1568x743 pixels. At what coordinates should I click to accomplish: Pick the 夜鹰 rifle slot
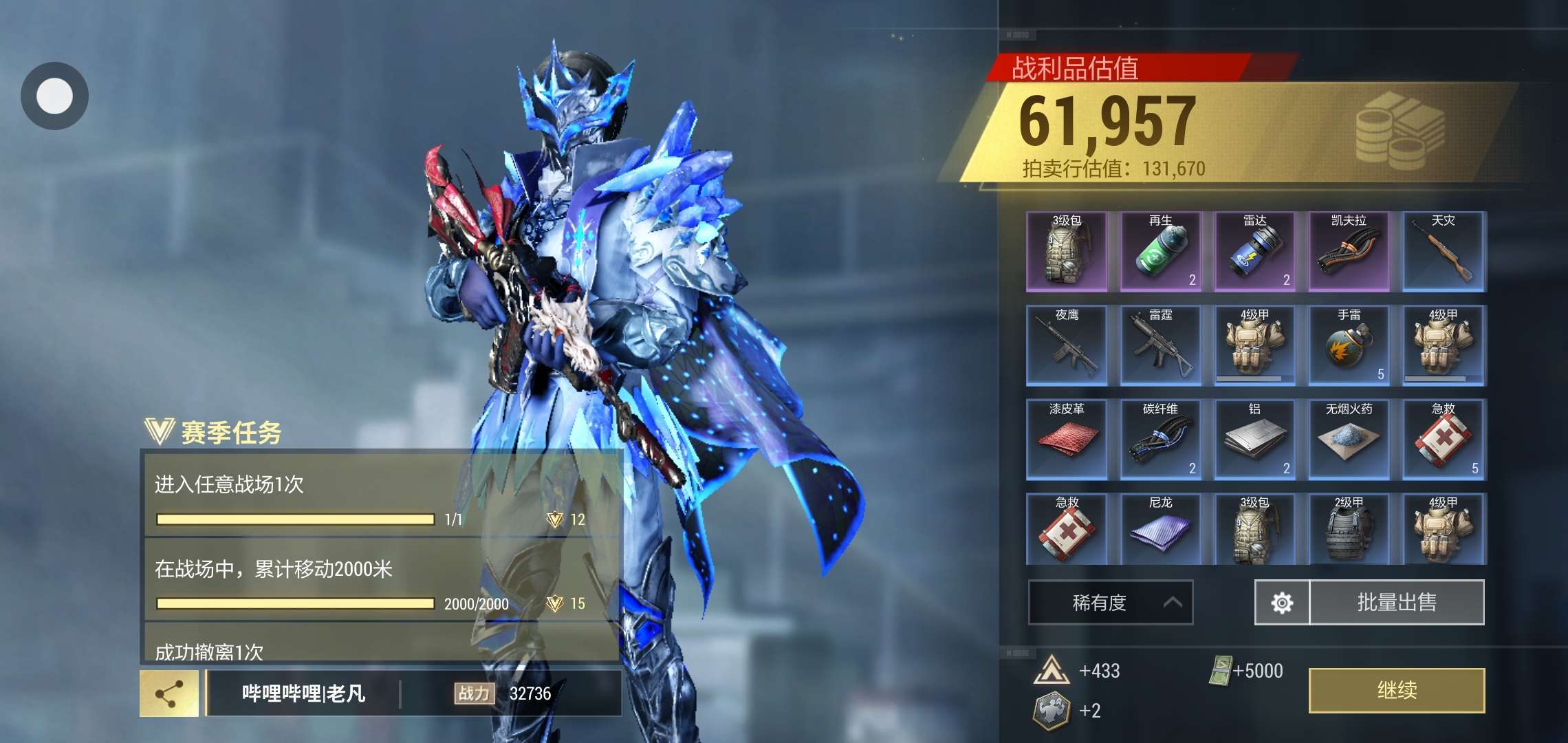(1067, 345)
